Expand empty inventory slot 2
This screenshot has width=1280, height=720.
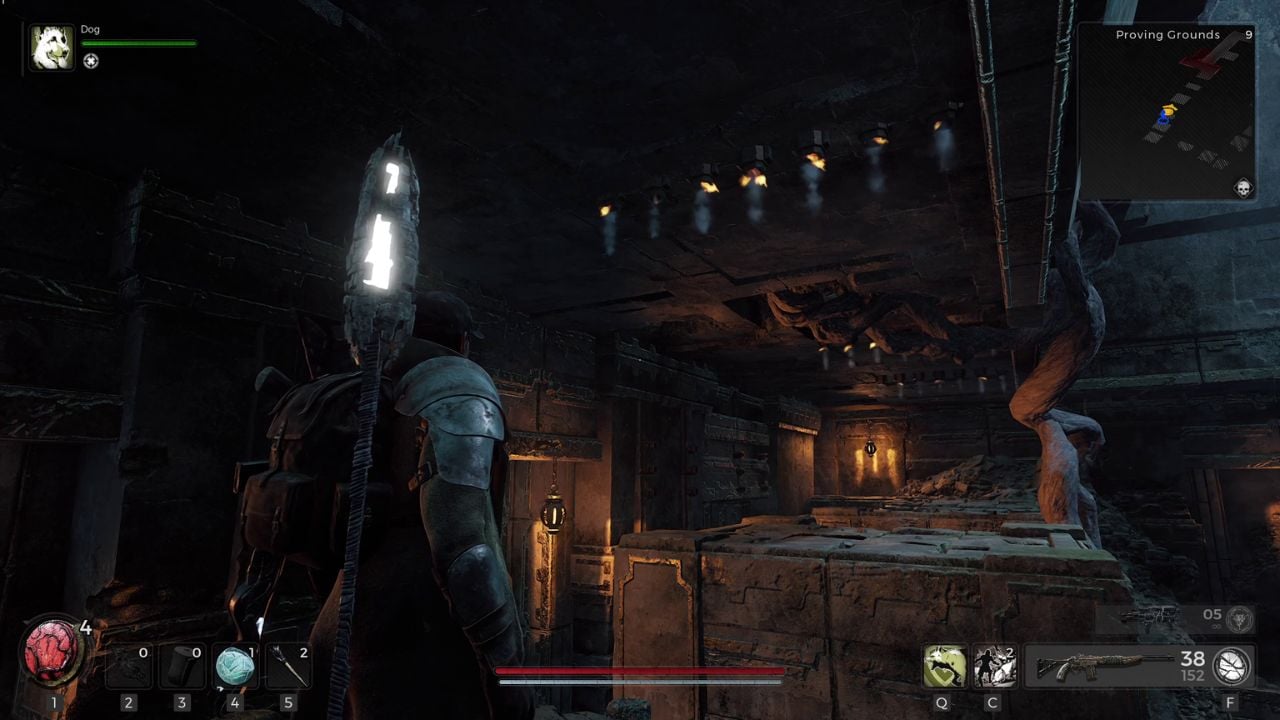coord(128,665)
